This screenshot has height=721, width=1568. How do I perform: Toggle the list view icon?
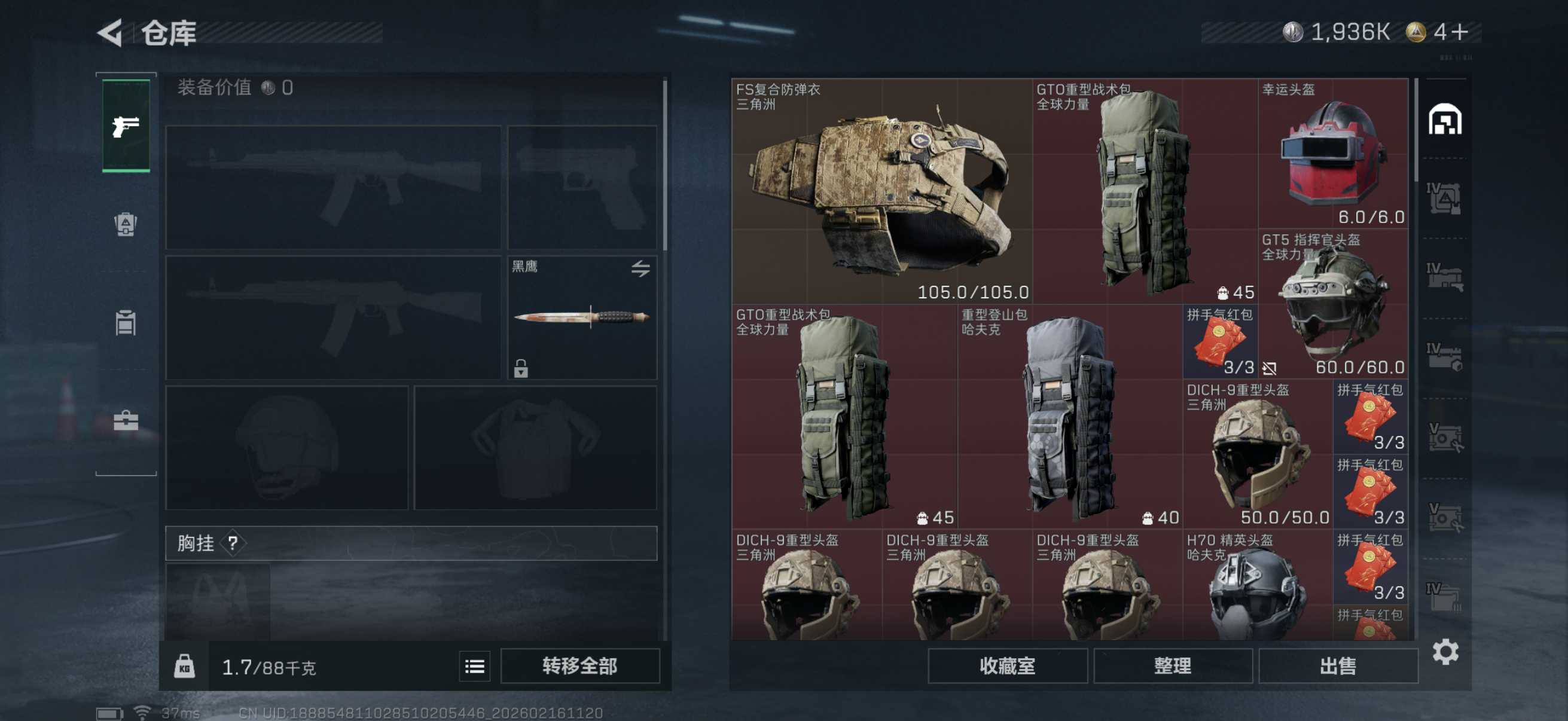click(x=474, y=666)
